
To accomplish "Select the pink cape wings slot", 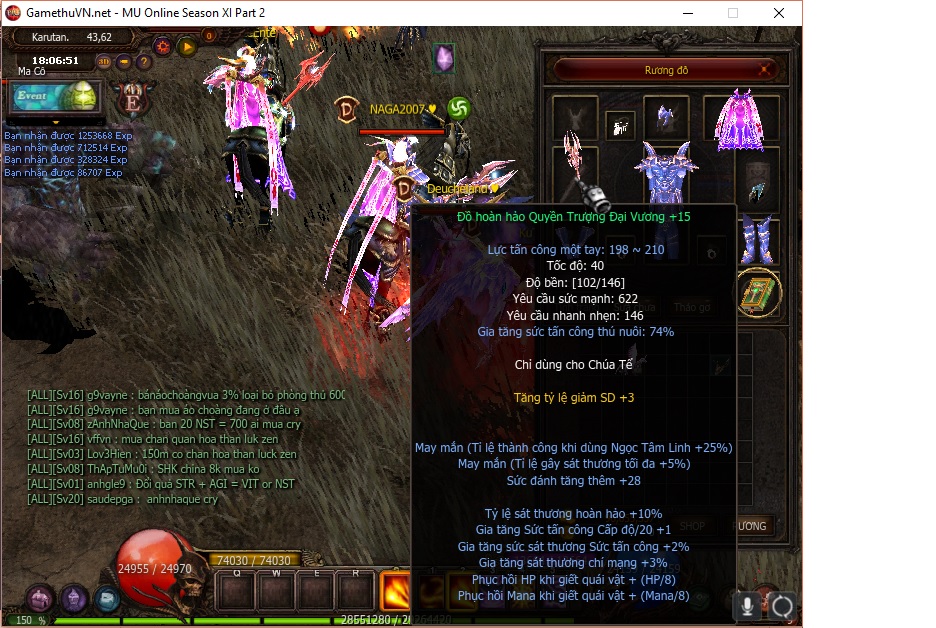I will point(741,121).
